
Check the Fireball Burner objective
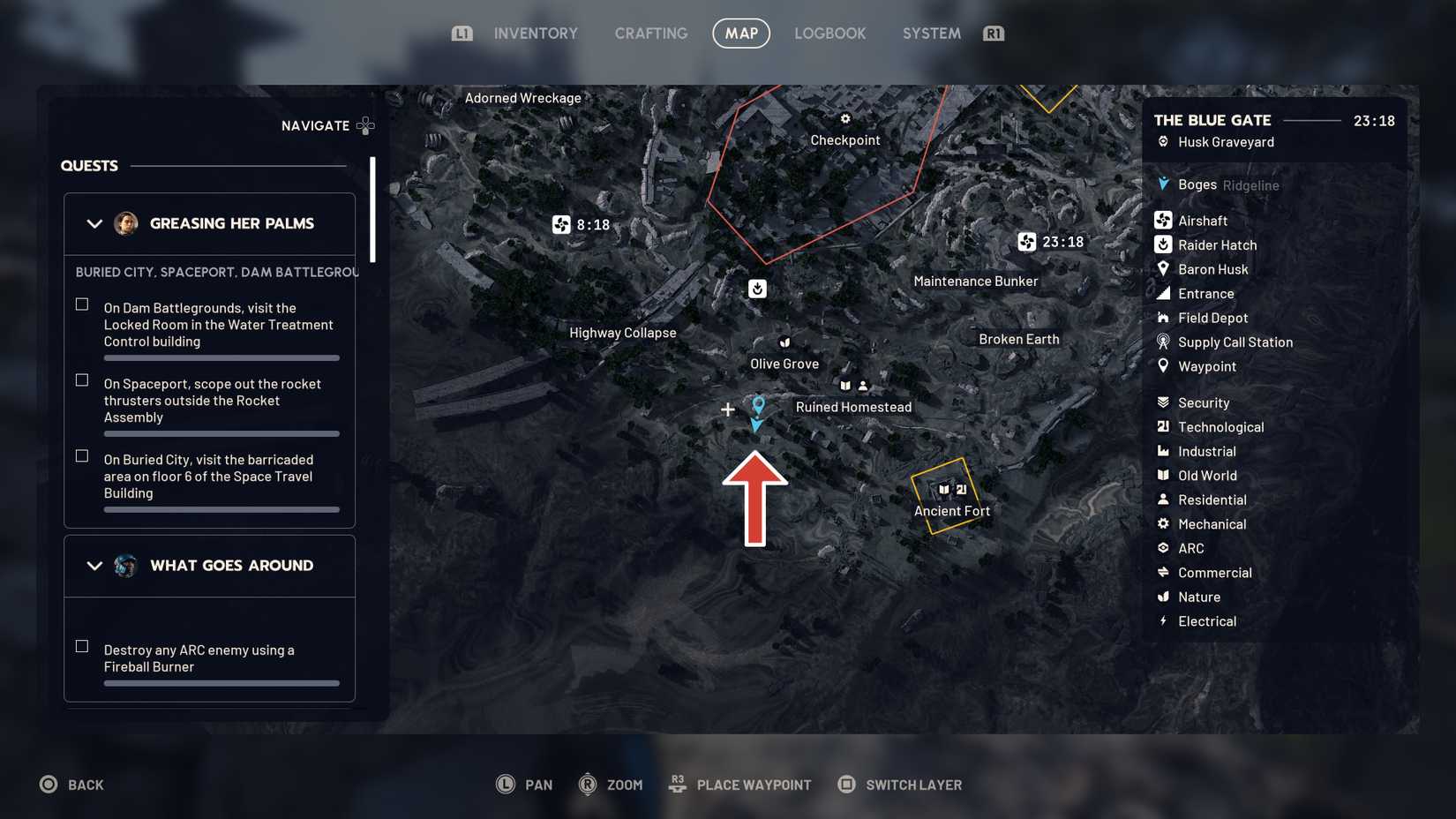[82, 646]
